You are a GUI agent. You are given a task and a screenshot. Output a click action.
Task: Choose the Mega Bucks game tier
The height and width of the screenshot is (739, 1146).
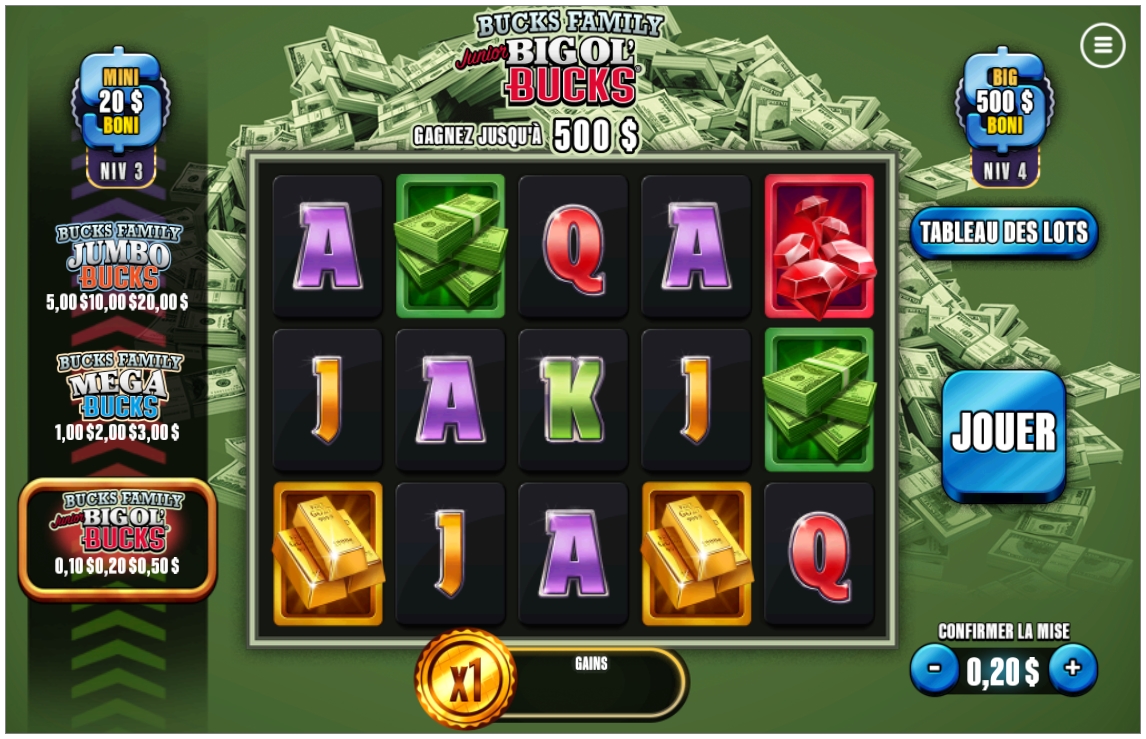coord(118,397)
